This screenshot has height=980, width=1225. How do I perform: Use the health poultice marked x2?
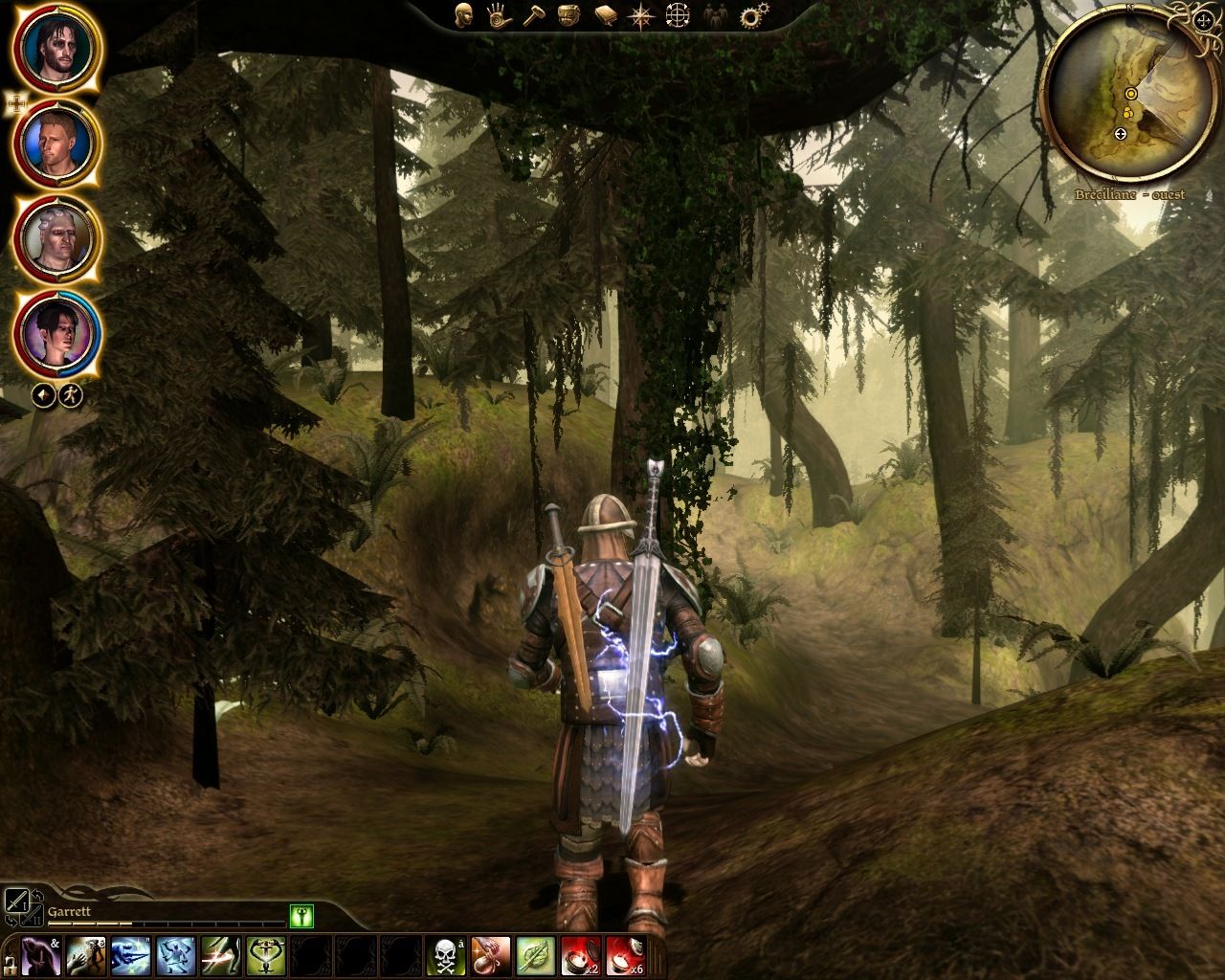[x=580, y=958]
